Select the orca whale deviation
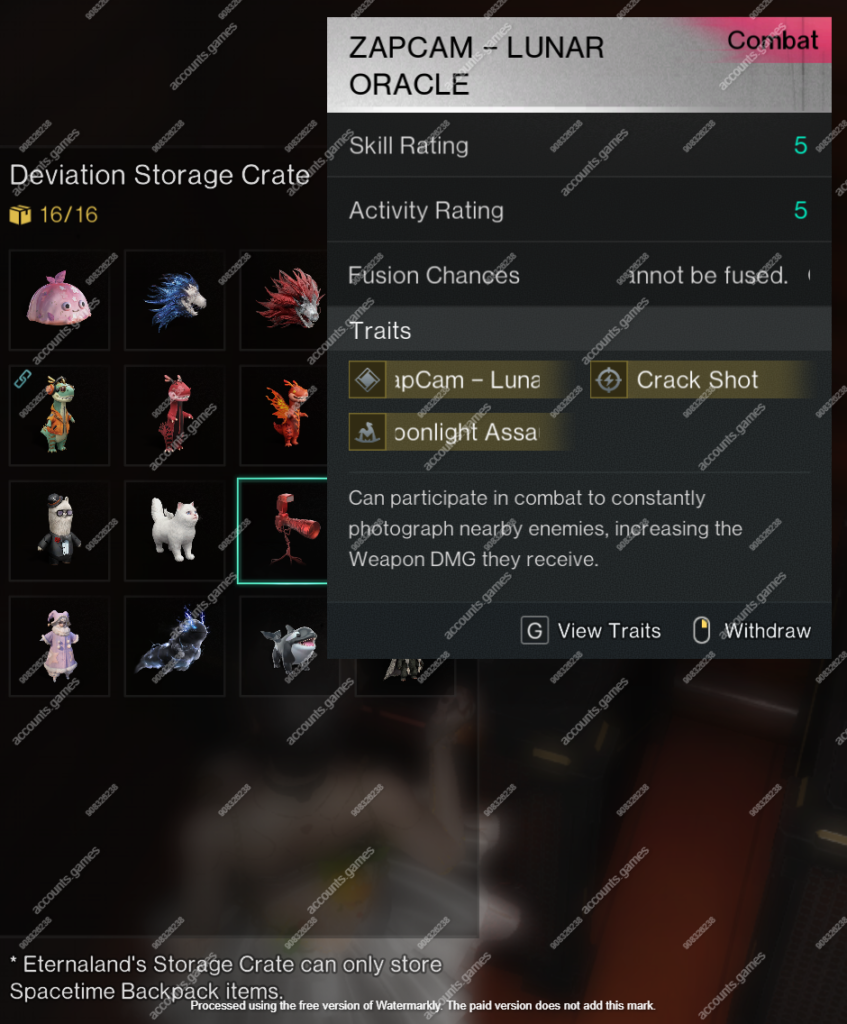Viewport: 847px width, 1024px height. click(x=287, y=646)
